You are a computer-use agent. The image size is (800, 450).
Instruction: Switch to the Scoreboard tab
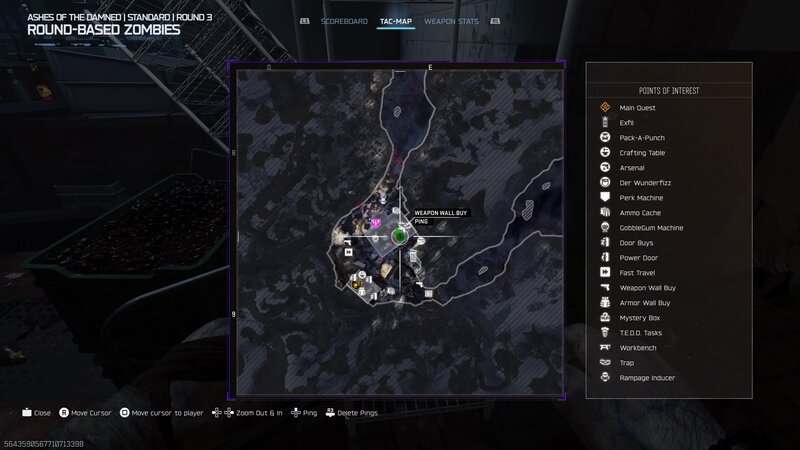click(338, 21)
